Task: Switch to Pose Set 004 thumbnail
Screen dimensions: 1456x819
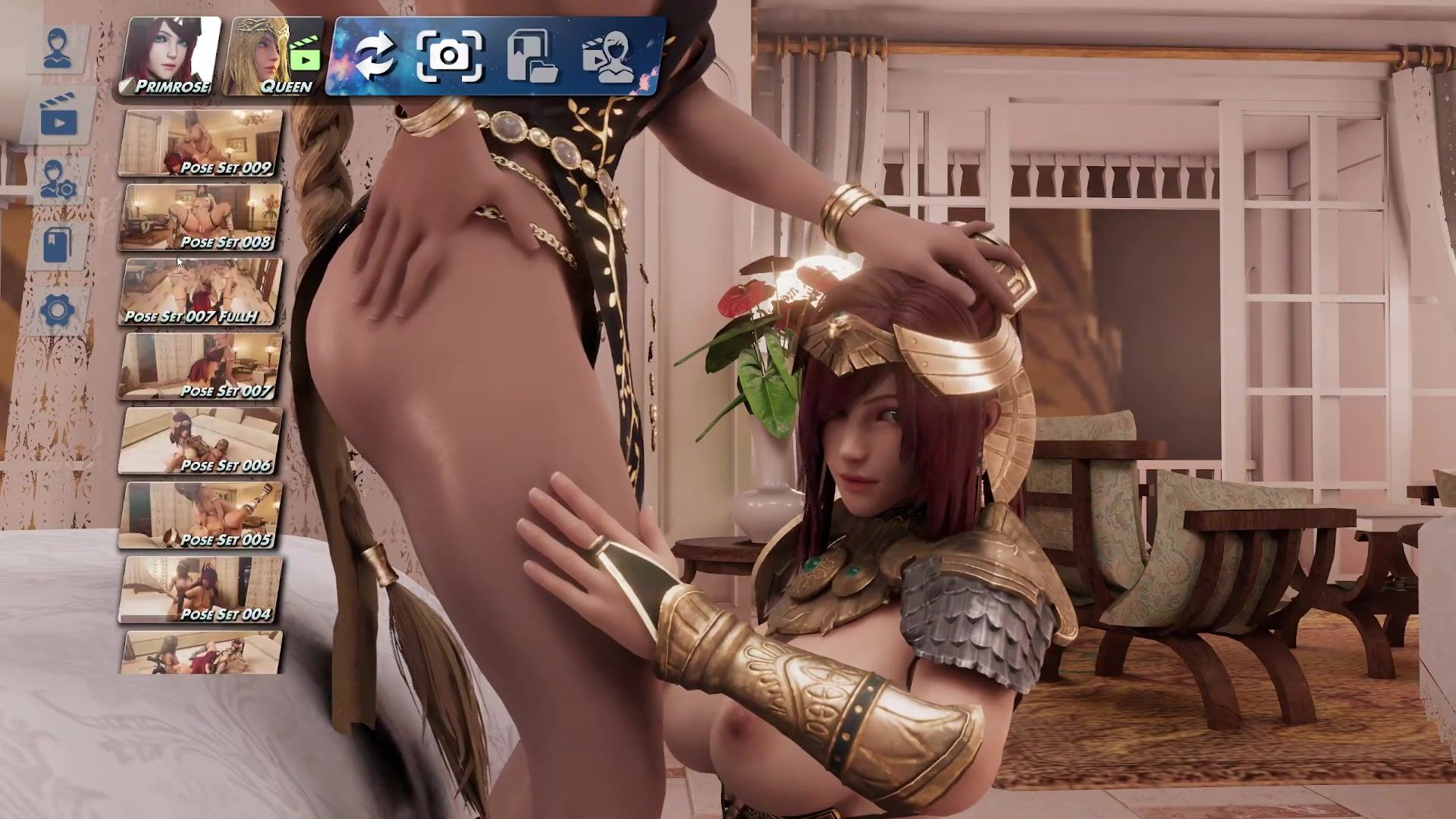Action: pyautogui.click(x=201, y=589)
